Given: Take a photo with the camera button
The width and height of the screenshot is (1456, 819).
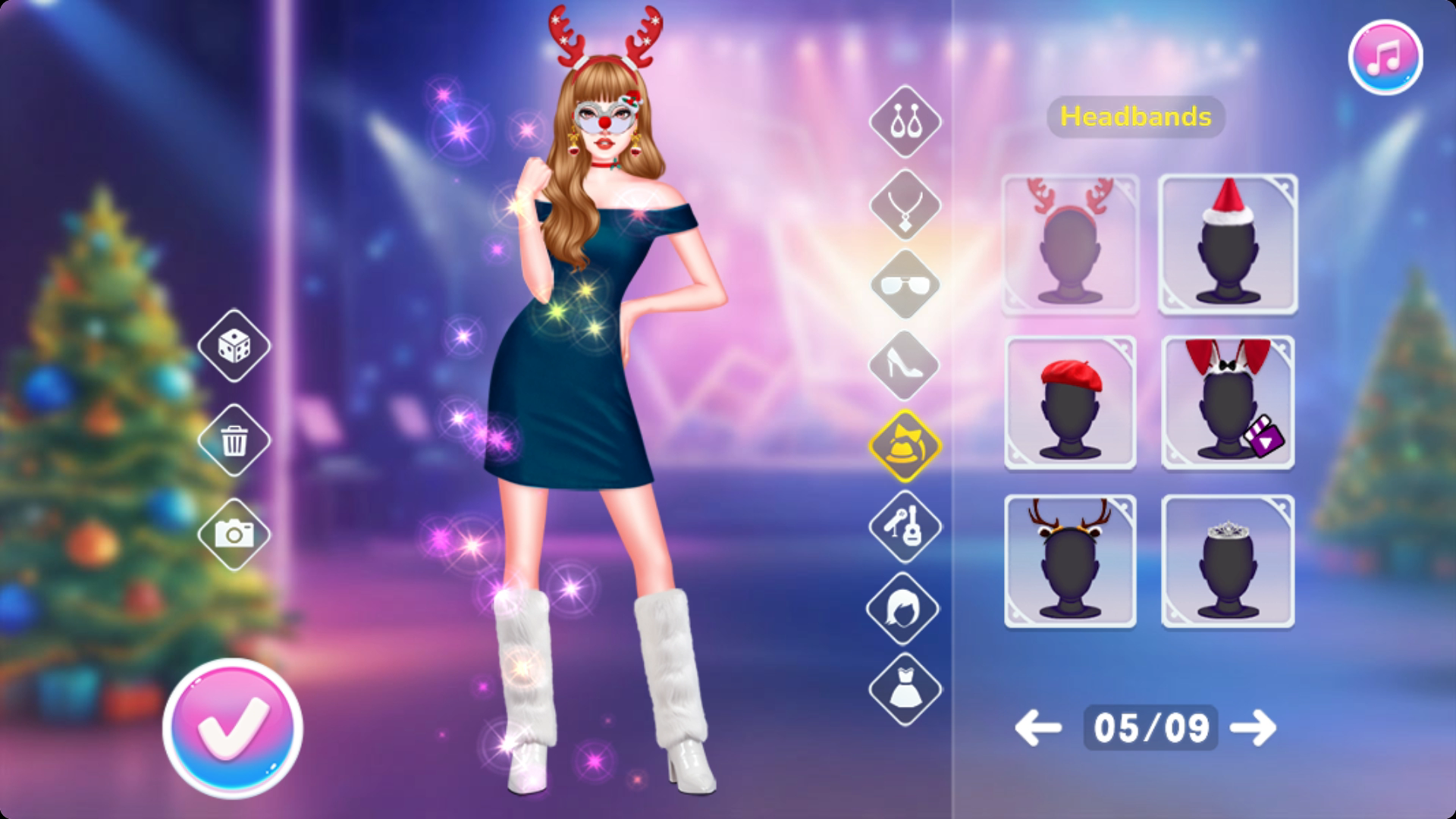Looking at the screenshot, I should pyautogui.click(x=234, y=534).
